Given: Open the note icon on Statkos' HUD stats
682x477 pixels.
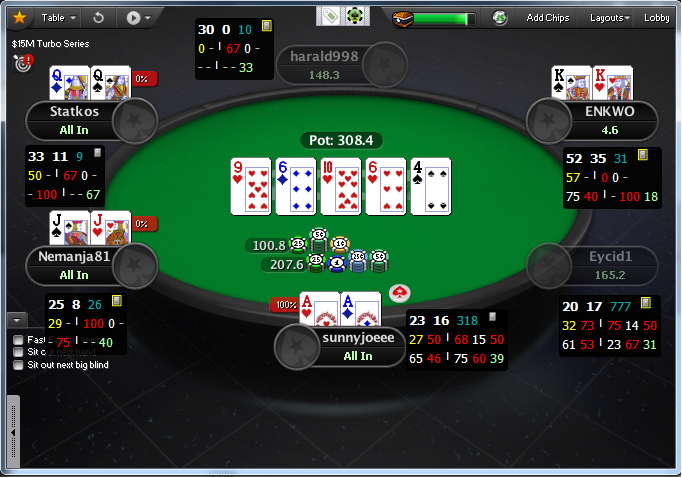Looking at the screenshot, I should 97,154.
